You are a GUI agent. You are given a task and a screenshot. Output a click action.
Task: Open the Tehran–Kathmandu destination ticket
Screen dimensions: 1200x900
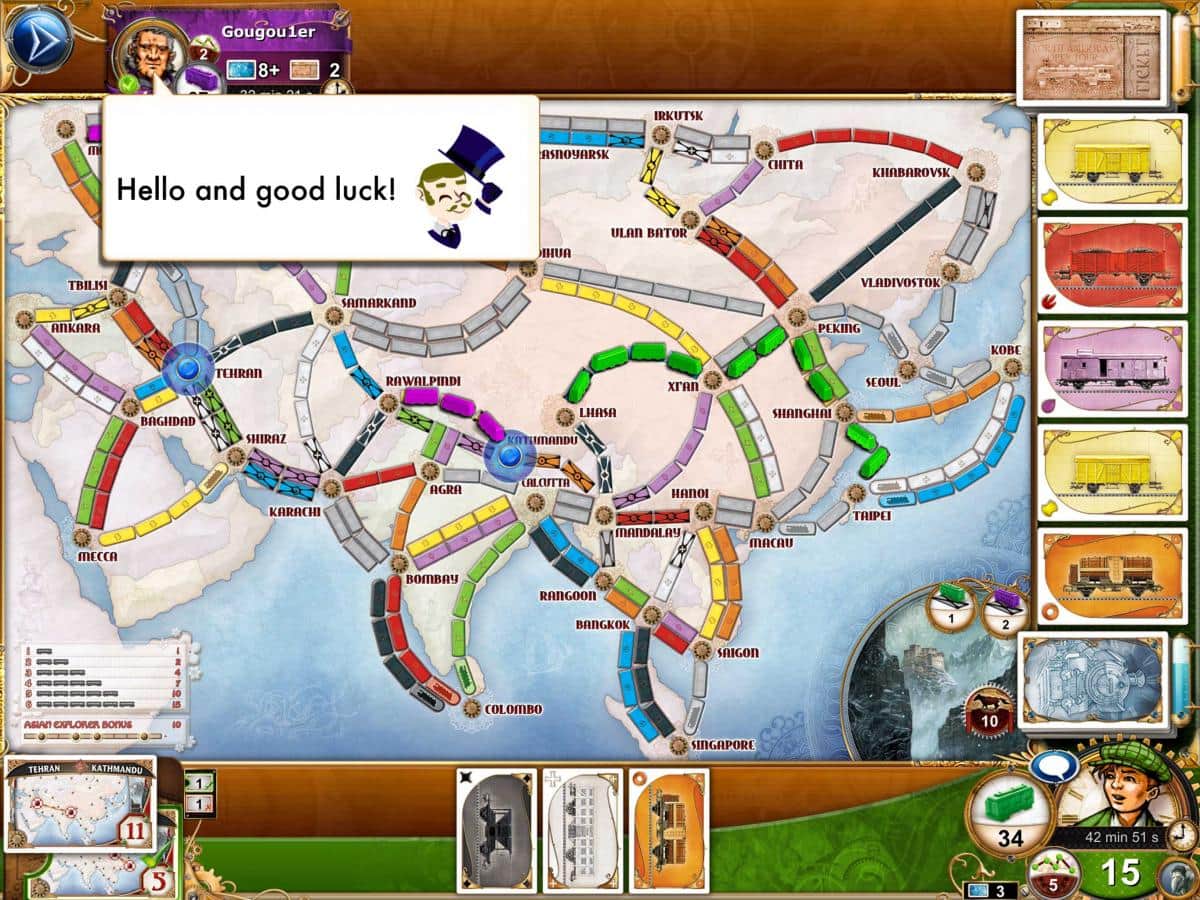coord(80,803)
